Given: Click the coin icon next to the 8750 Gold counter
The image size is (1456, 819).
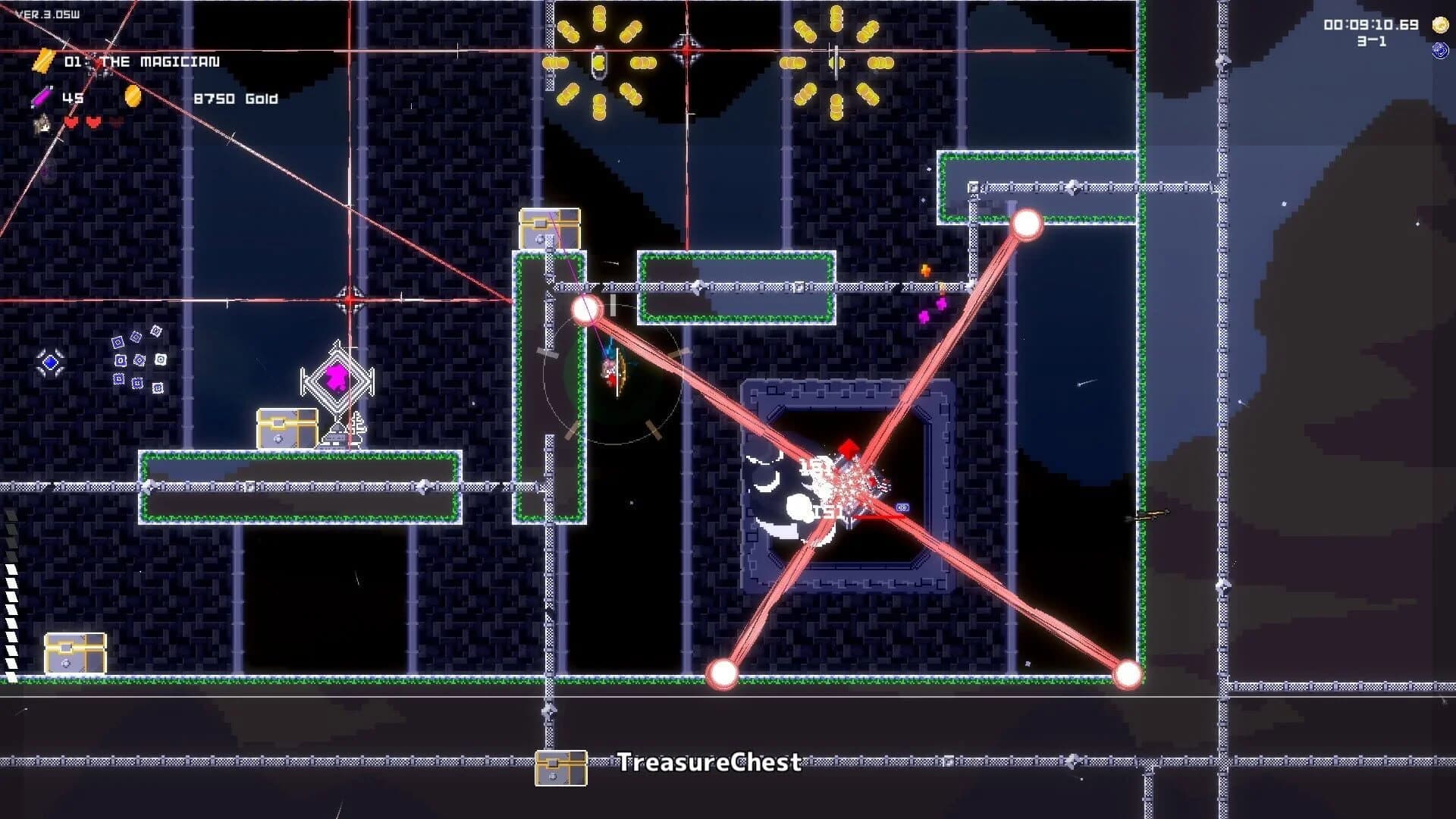Looking at the screenshot, I should [x=133, y=97].
